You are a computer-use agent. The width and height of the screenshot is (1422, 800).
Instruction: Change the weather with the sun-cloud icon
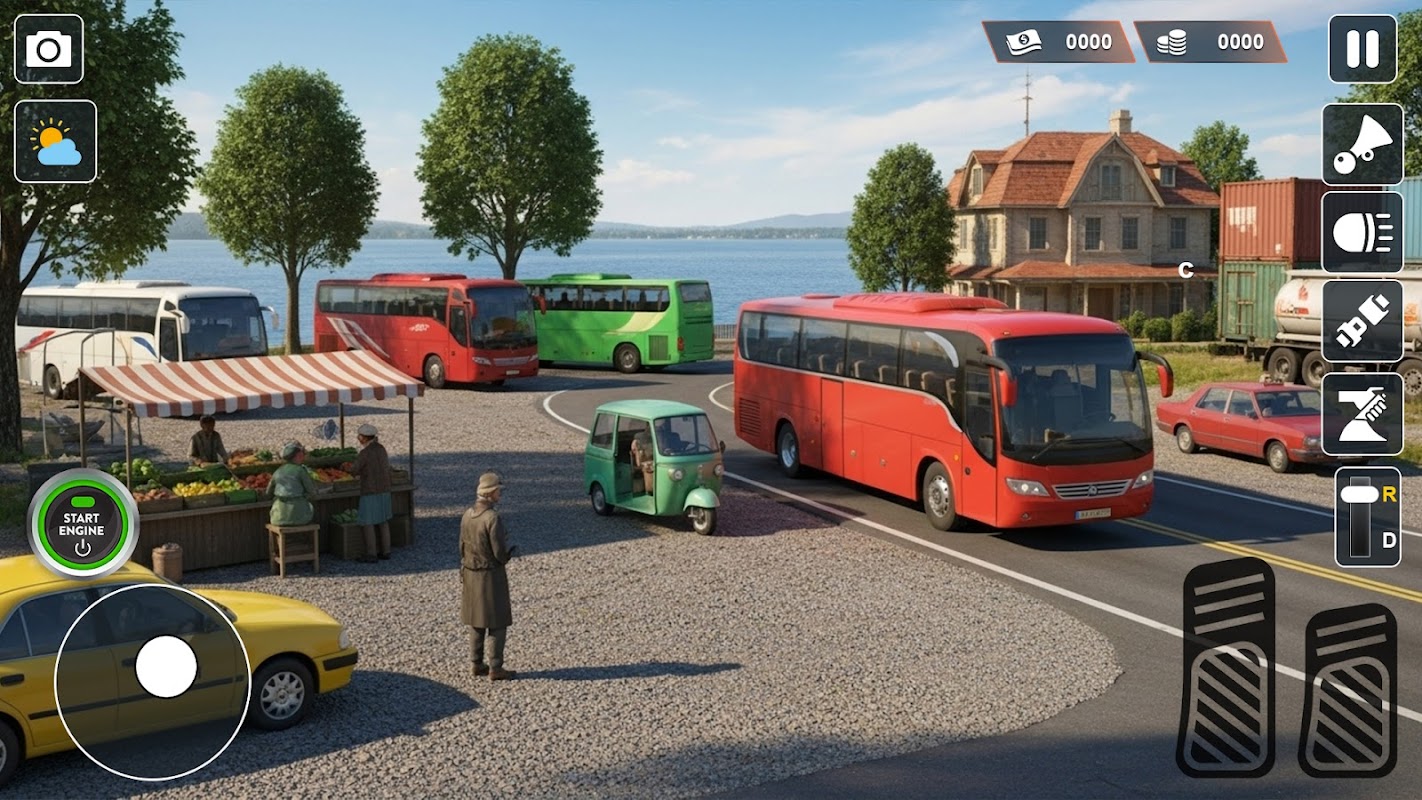pos(55,141)
